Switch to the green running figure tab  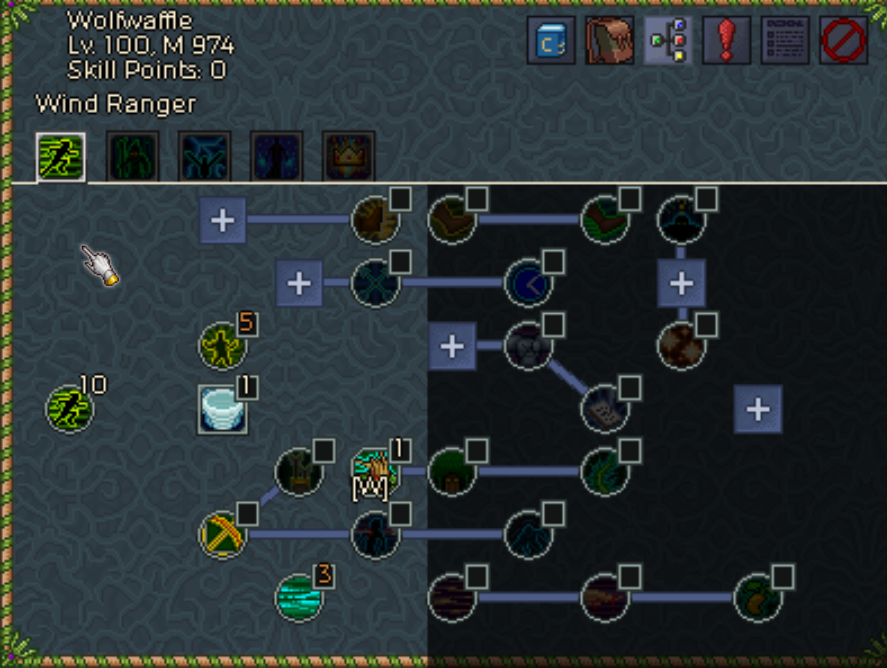(x=61, y=156)
